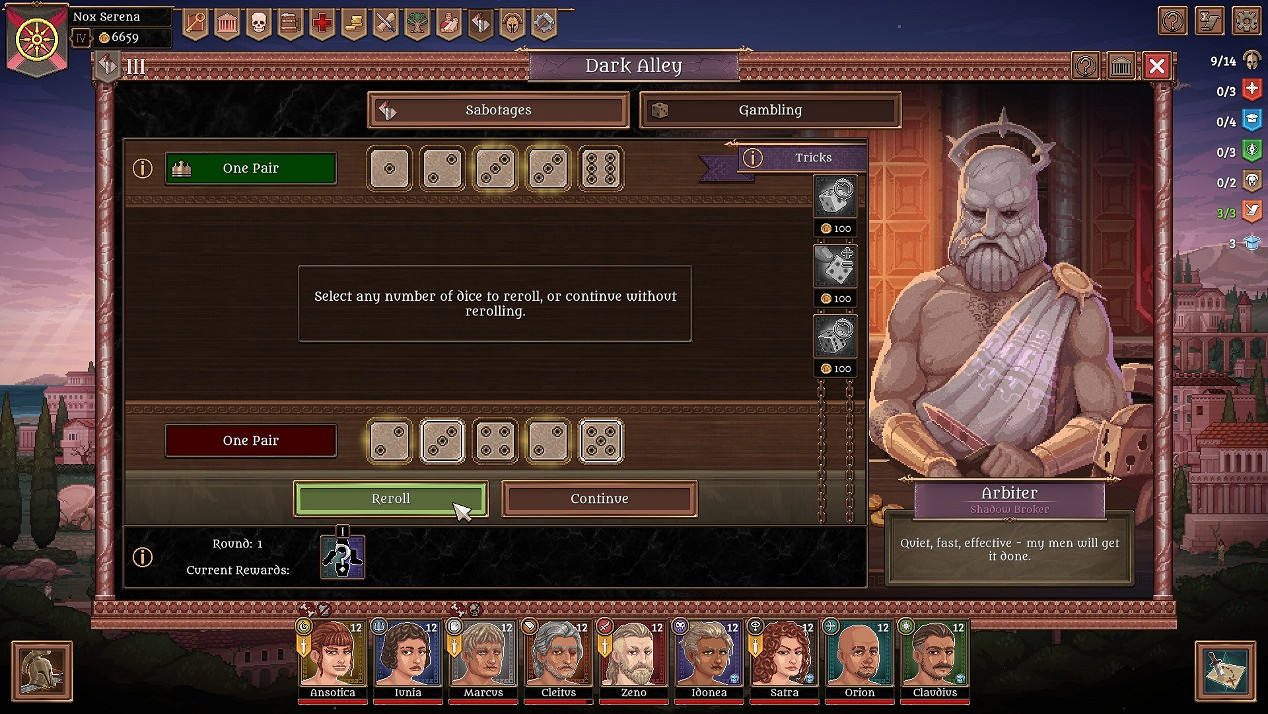Open the Tricks info icon
The width and height of the screenshot is (1268, 714).
753,158
